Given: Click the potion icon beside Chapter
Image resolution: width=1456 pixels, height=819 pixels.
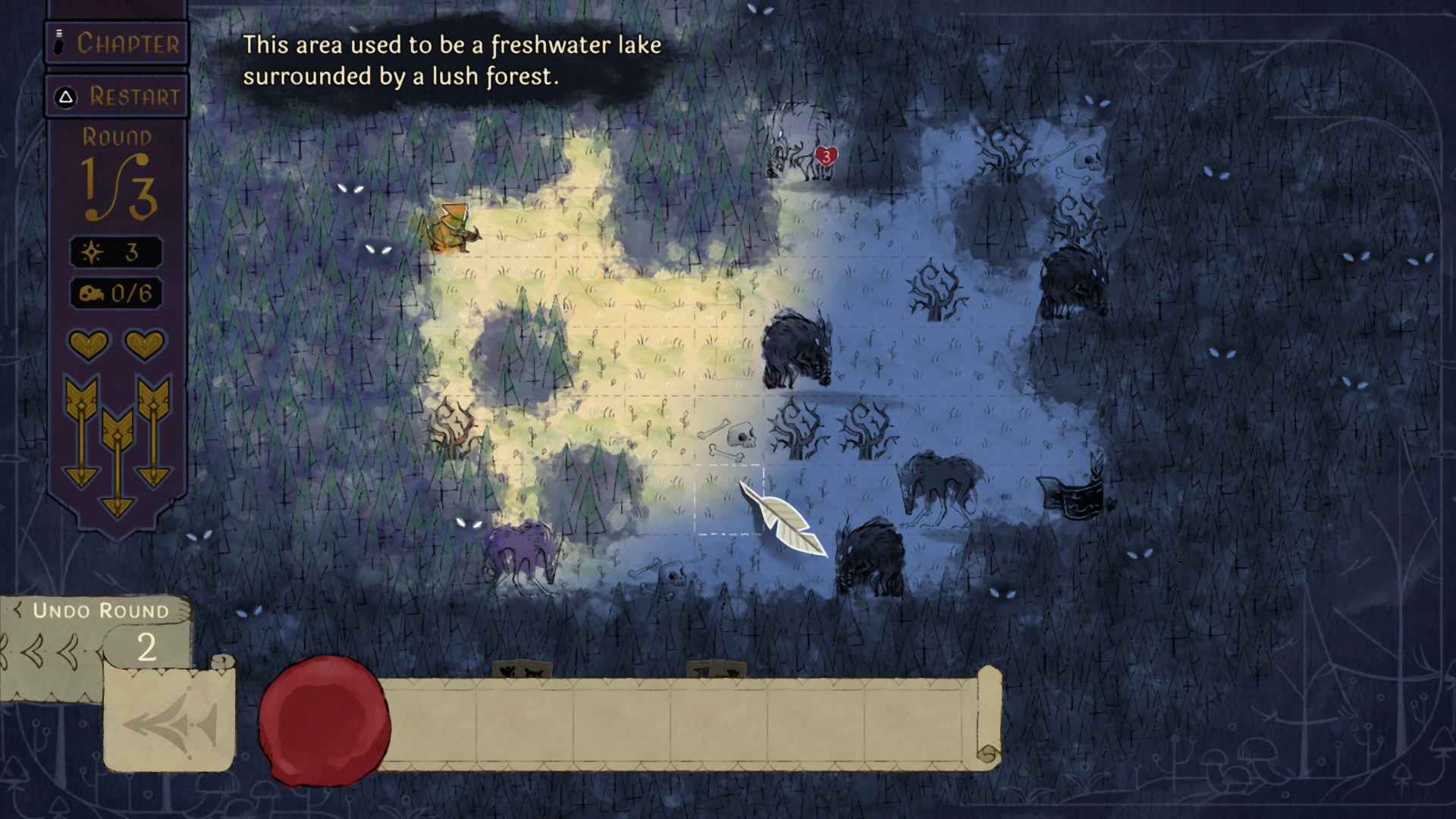Looking at the screenshot, I should click(59, 43).
